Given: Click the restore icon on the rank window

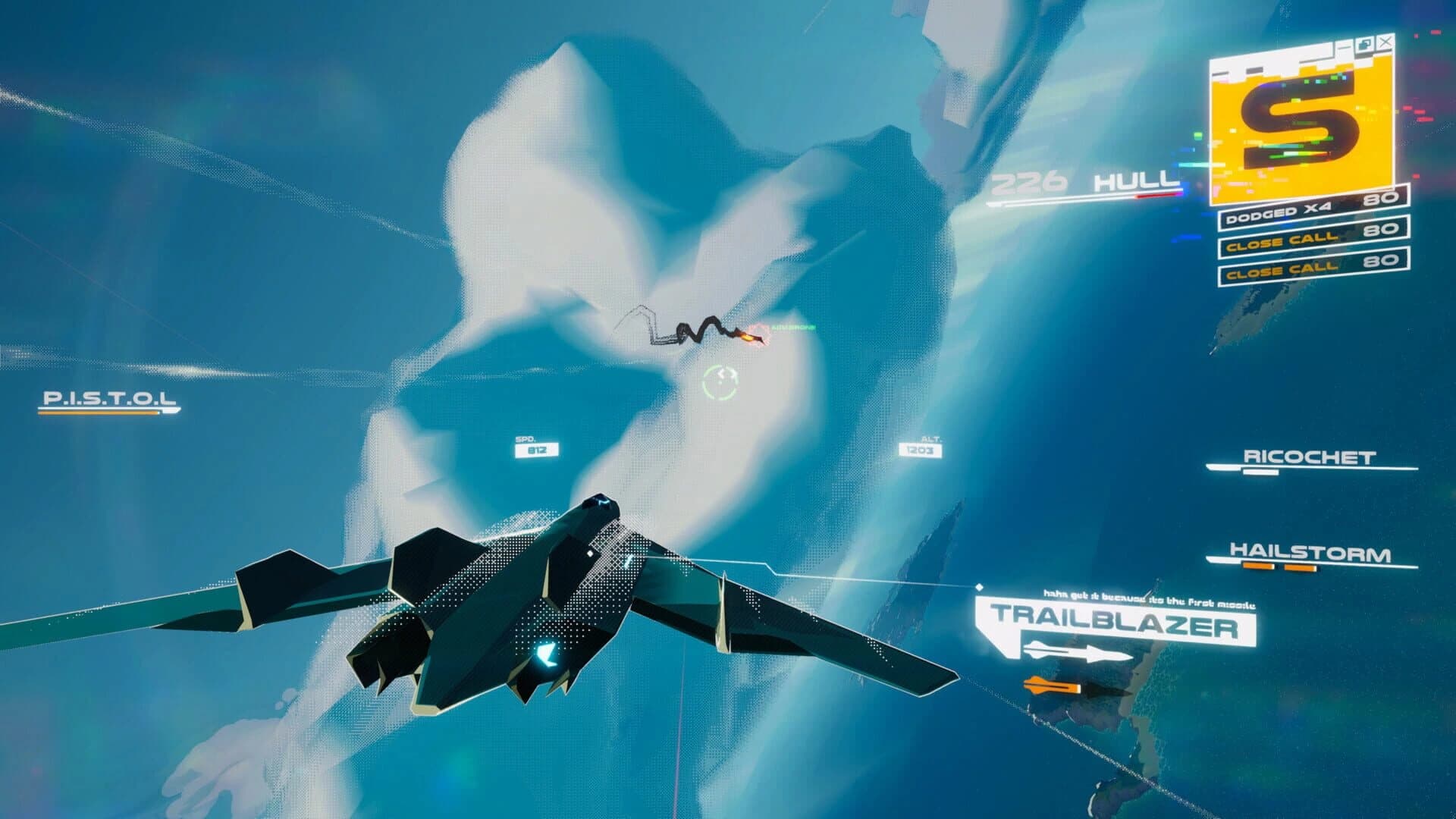Looking at the screenshot, I should [x=1365, y=42].
